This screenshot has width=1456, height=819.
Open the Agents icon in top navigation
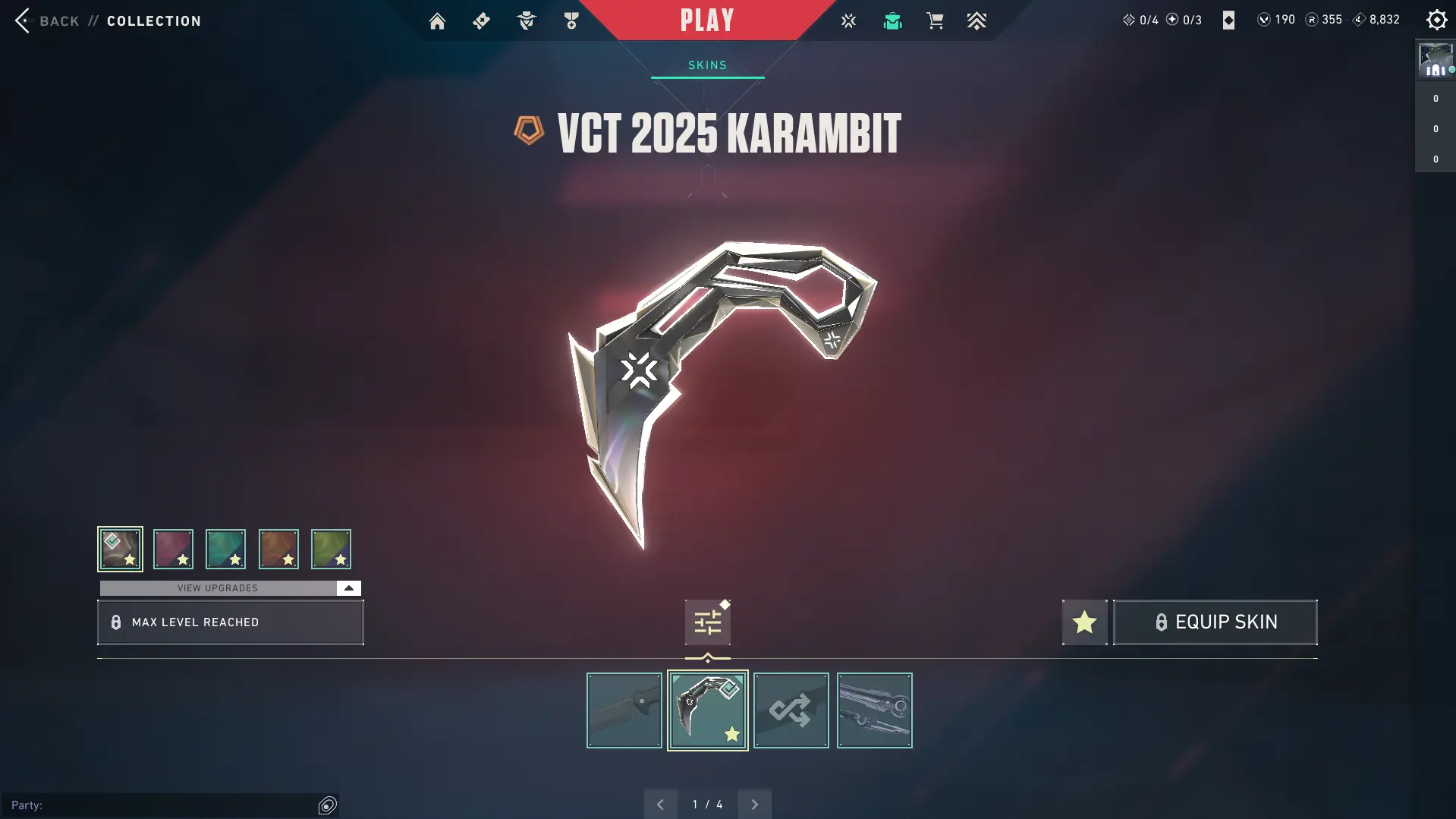(526, 20)
